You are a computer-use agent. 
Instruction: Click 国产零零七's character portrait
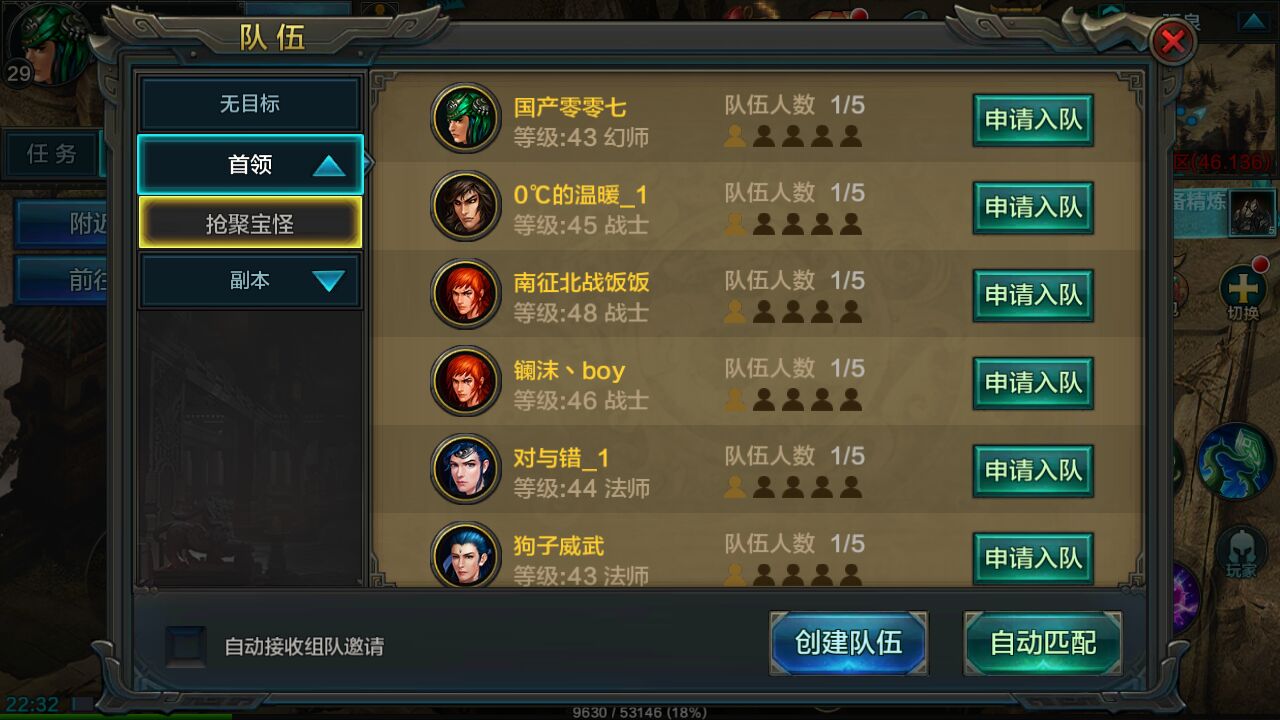466,117
